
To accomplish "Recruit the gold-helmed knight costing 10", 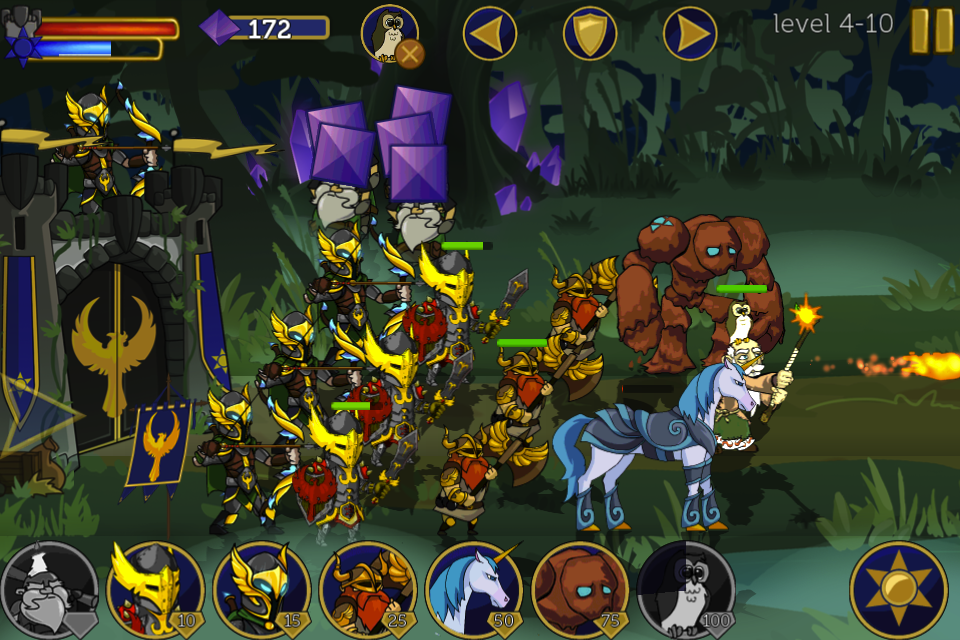I will (x=155, y=590).
